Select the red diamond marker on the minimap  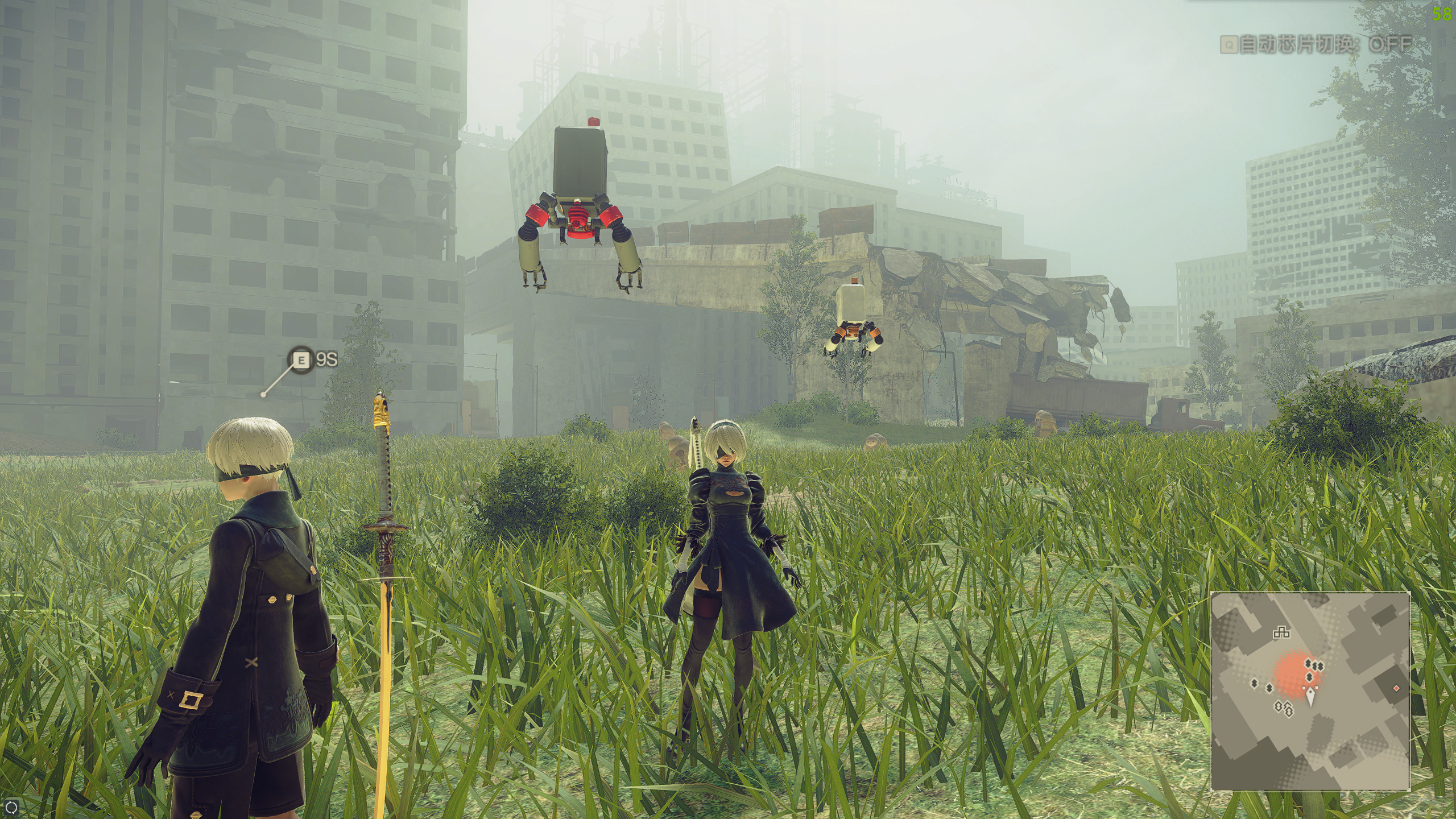click(x=1396, y=688)
